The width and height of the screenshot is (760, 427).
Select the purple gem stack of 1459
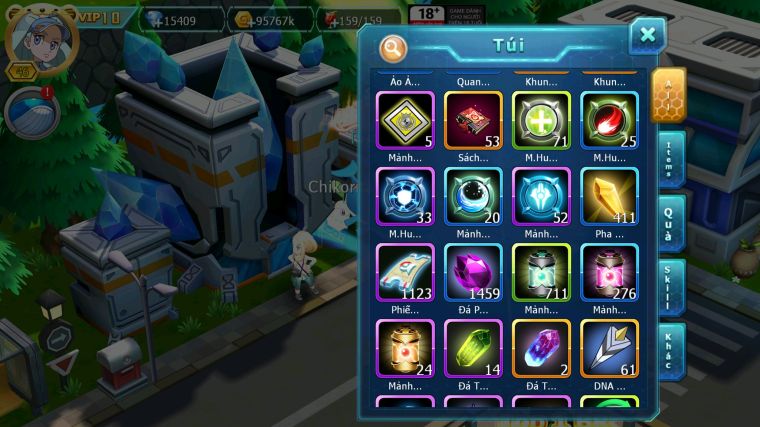coord(473,272)
